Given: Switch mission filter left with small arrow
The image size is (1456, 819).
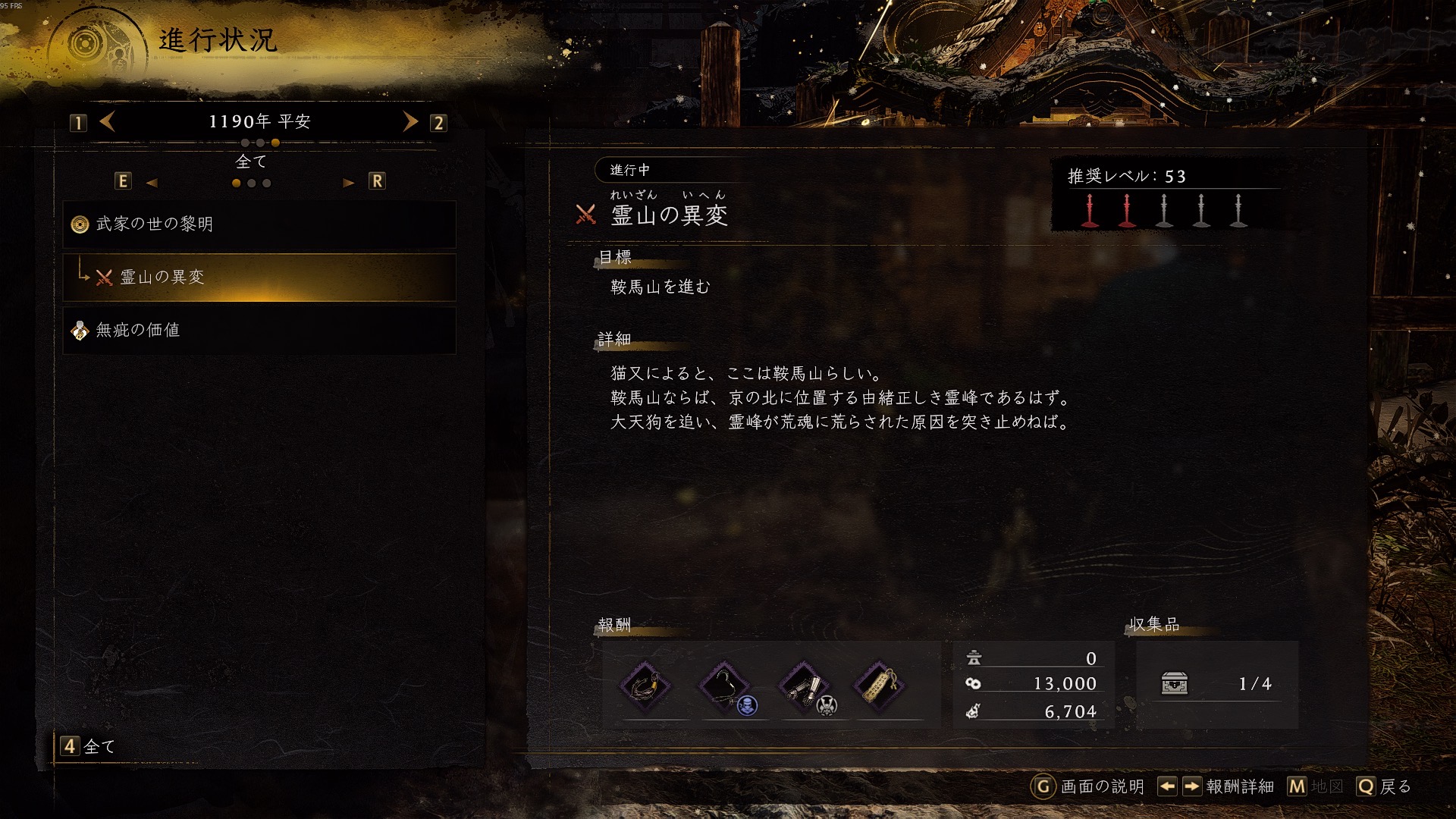Looking at the screenshot, I should point(152,183).
